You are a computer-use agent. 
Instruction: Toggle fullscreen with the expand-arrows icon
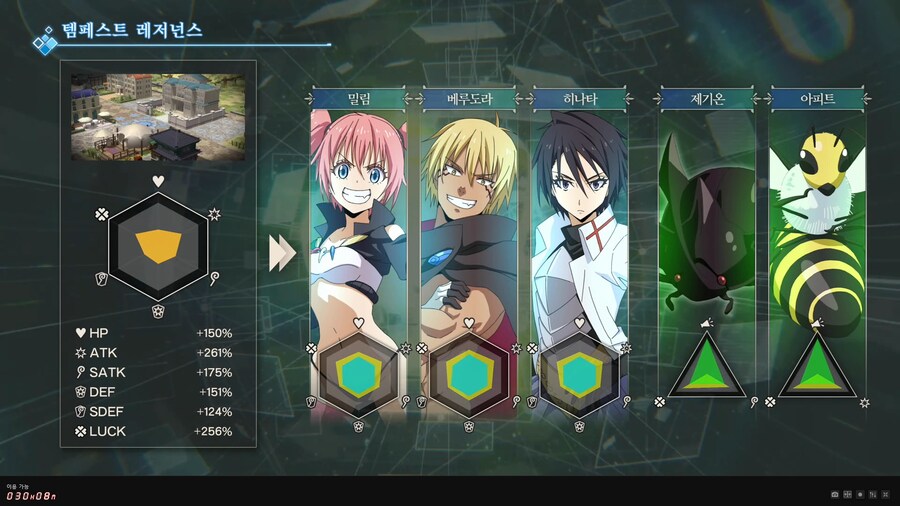click(886, 494)
